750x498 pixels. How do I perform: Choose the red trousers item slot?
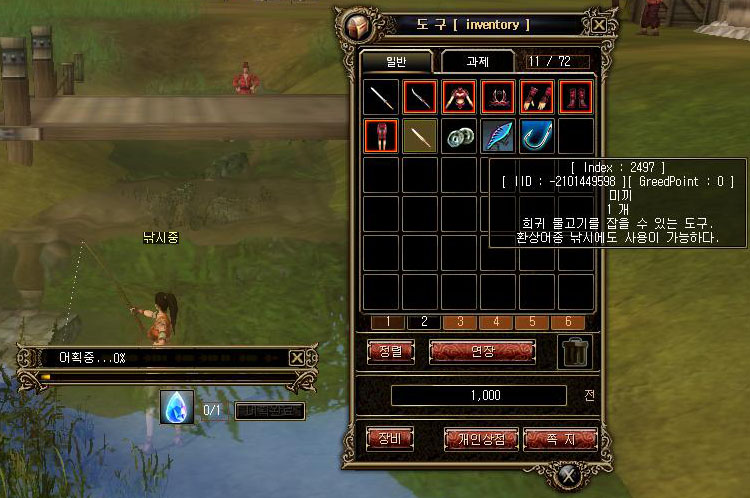(381, 136)
